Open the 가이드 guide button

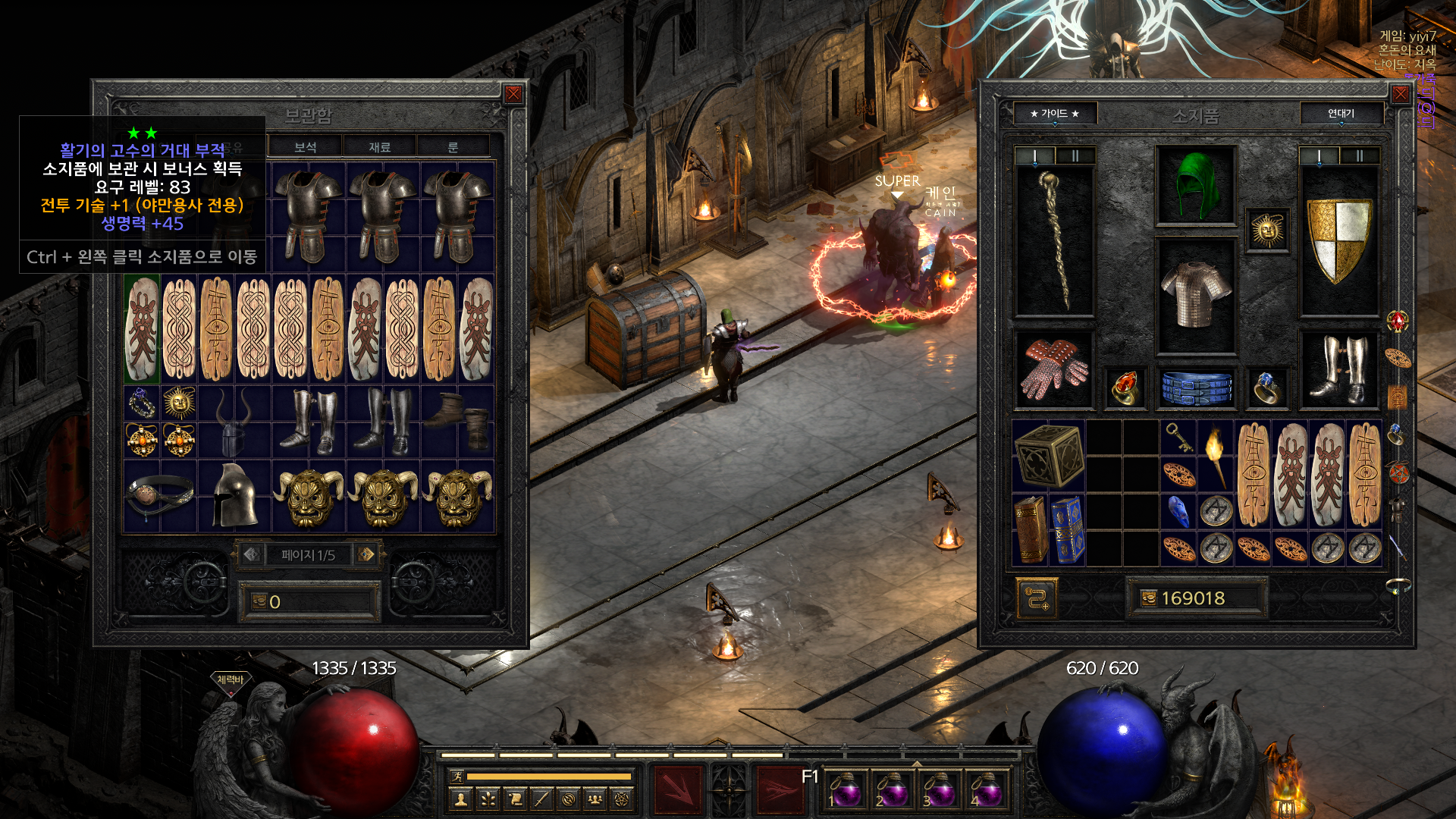pyautogui.click(x=1054, y=114)
